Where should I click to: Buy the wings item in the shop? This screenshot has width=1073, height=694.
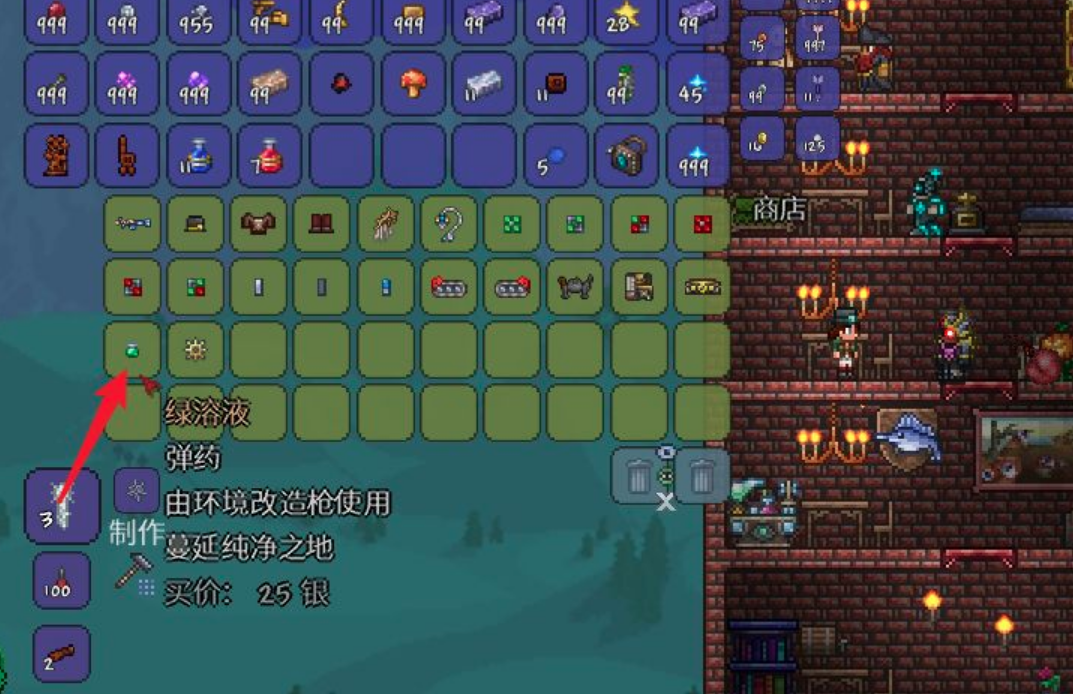(x=385, y=223)
